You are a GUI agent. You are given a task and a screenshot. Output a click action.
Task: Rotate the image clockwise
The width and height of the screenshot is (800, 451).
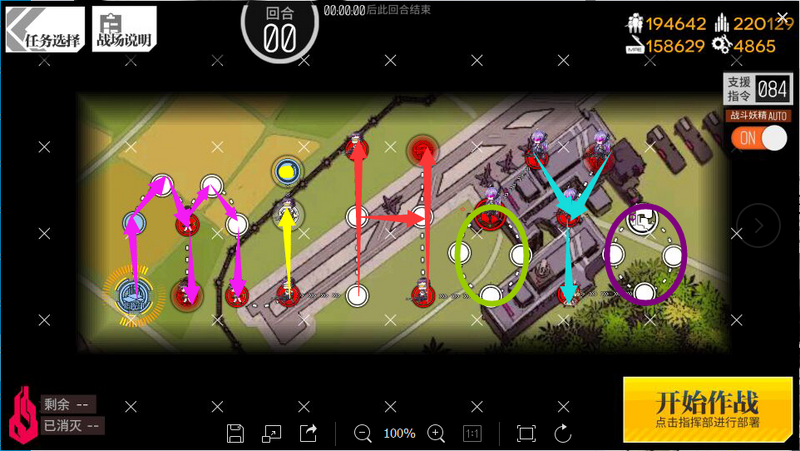[562, 433]
